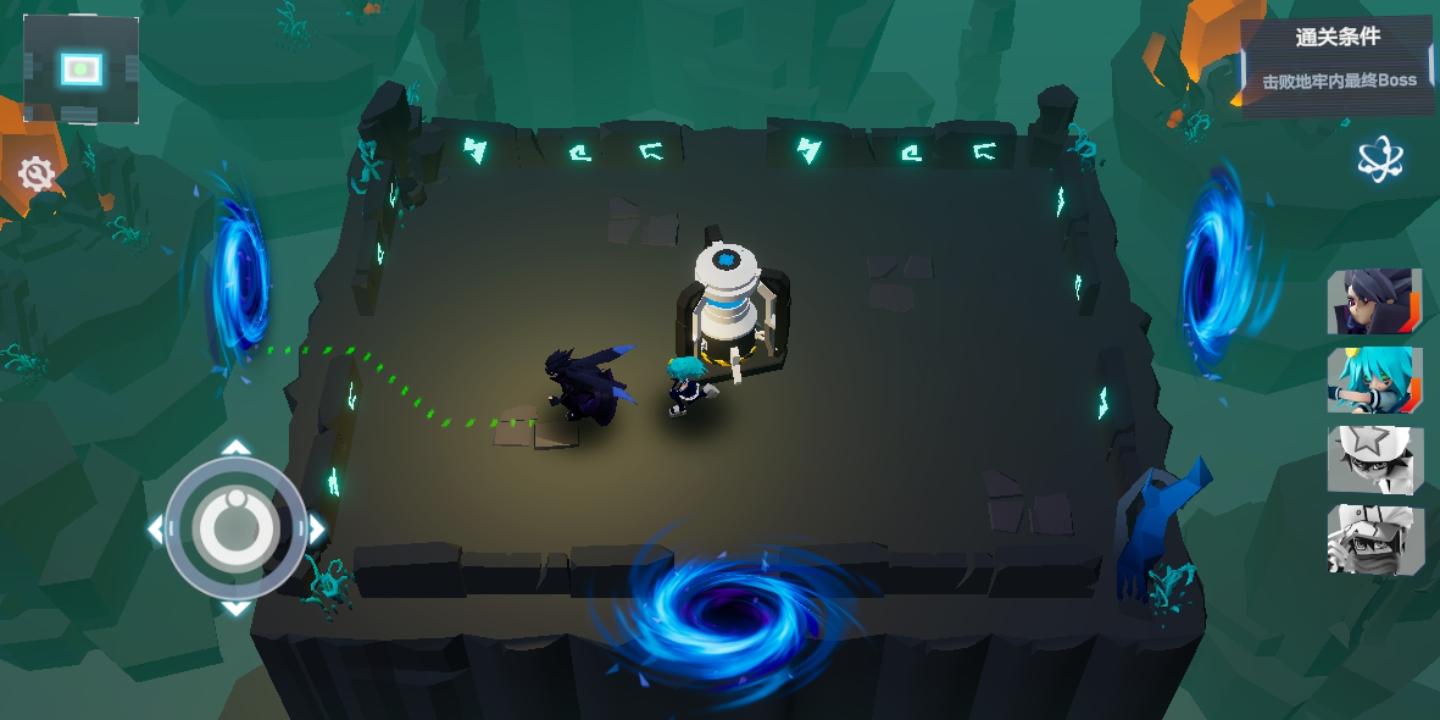Viewport: 1440px width, 720px height.
Task: Tap the bottom grayscale character portrait
Action: (1376, 537)
